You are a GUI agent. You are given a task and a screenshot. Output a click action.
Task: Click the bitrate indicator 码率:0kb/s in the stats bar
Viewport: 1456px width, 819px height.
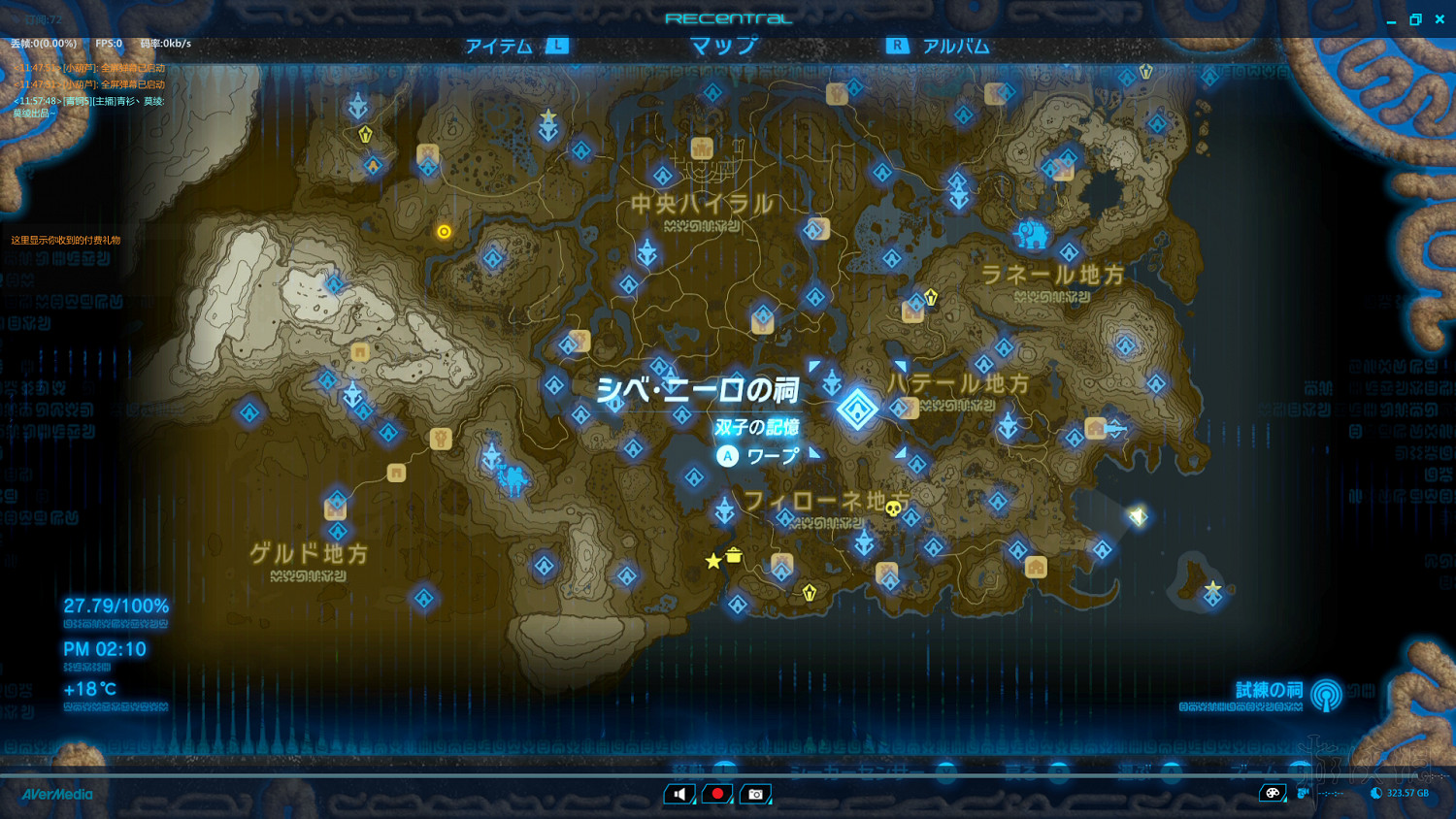169,42
